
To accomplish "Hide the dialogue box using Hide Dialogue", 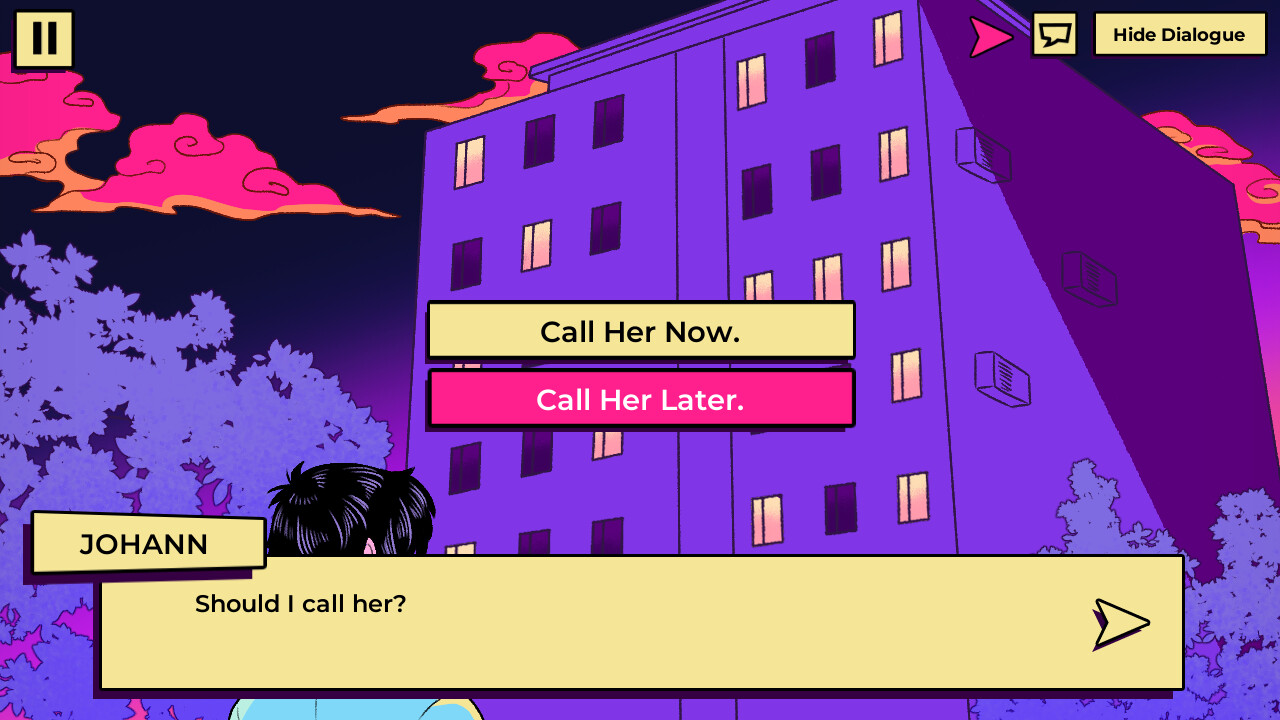I will 1179,34.
